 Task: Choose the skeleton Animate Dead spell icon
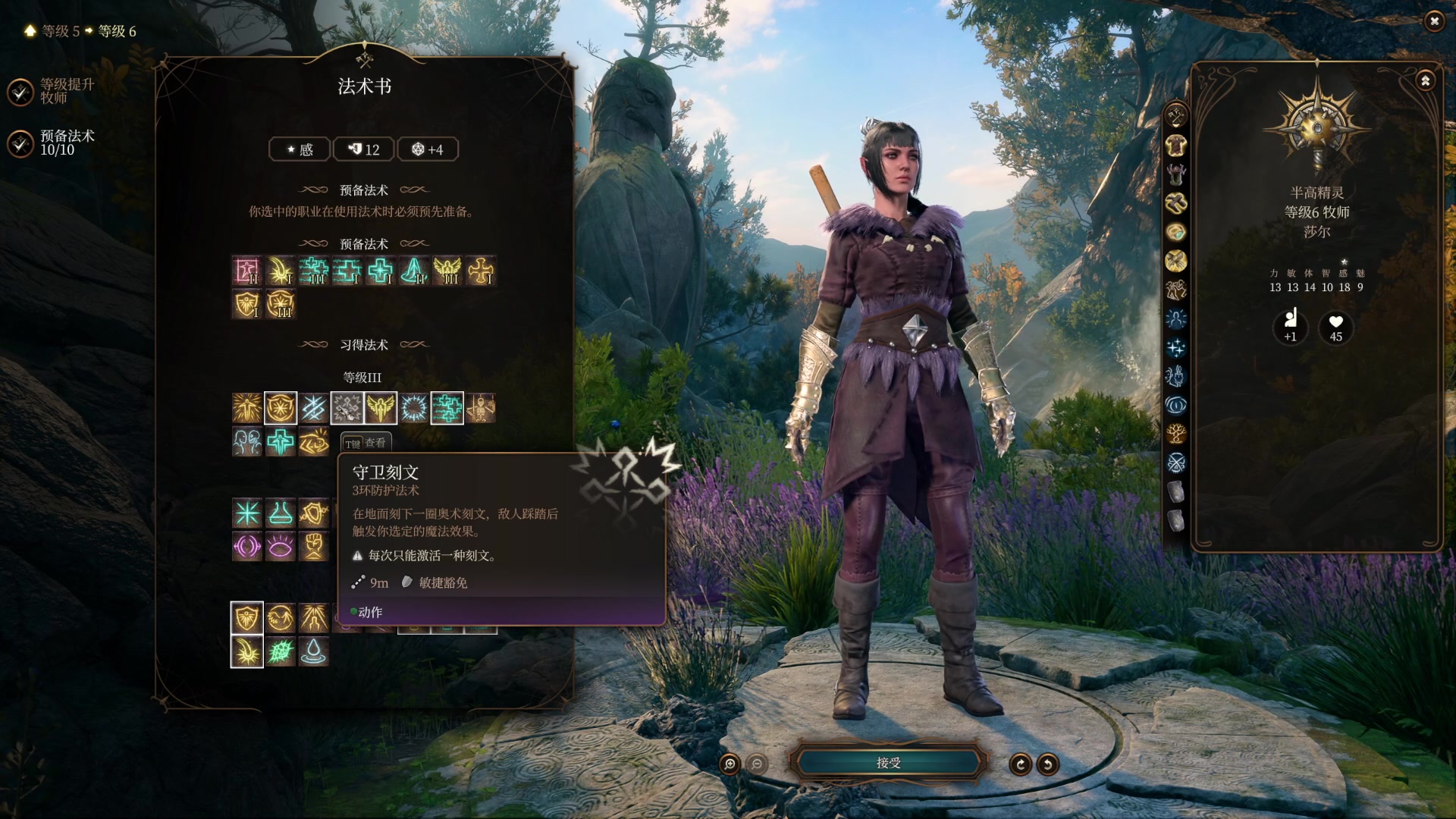click(481, 409)
